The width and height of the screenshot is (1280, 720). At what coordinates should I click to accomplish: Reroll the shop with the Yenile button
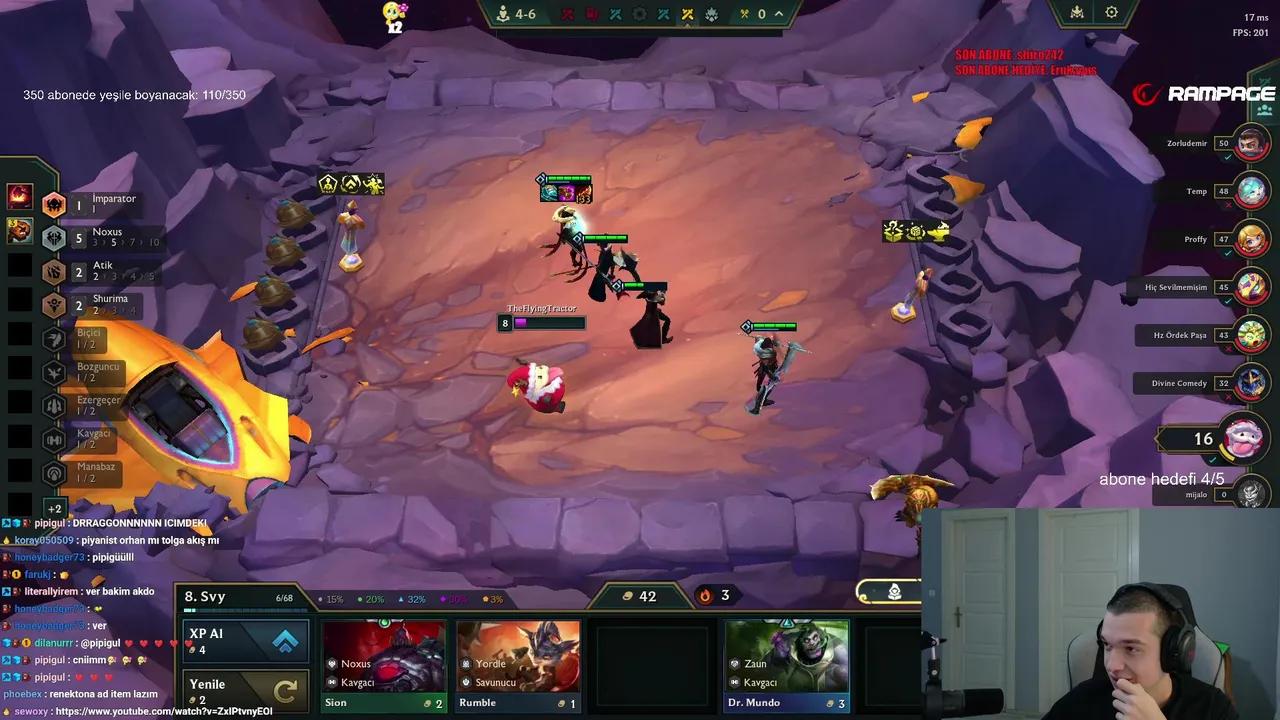coord(245,688)
